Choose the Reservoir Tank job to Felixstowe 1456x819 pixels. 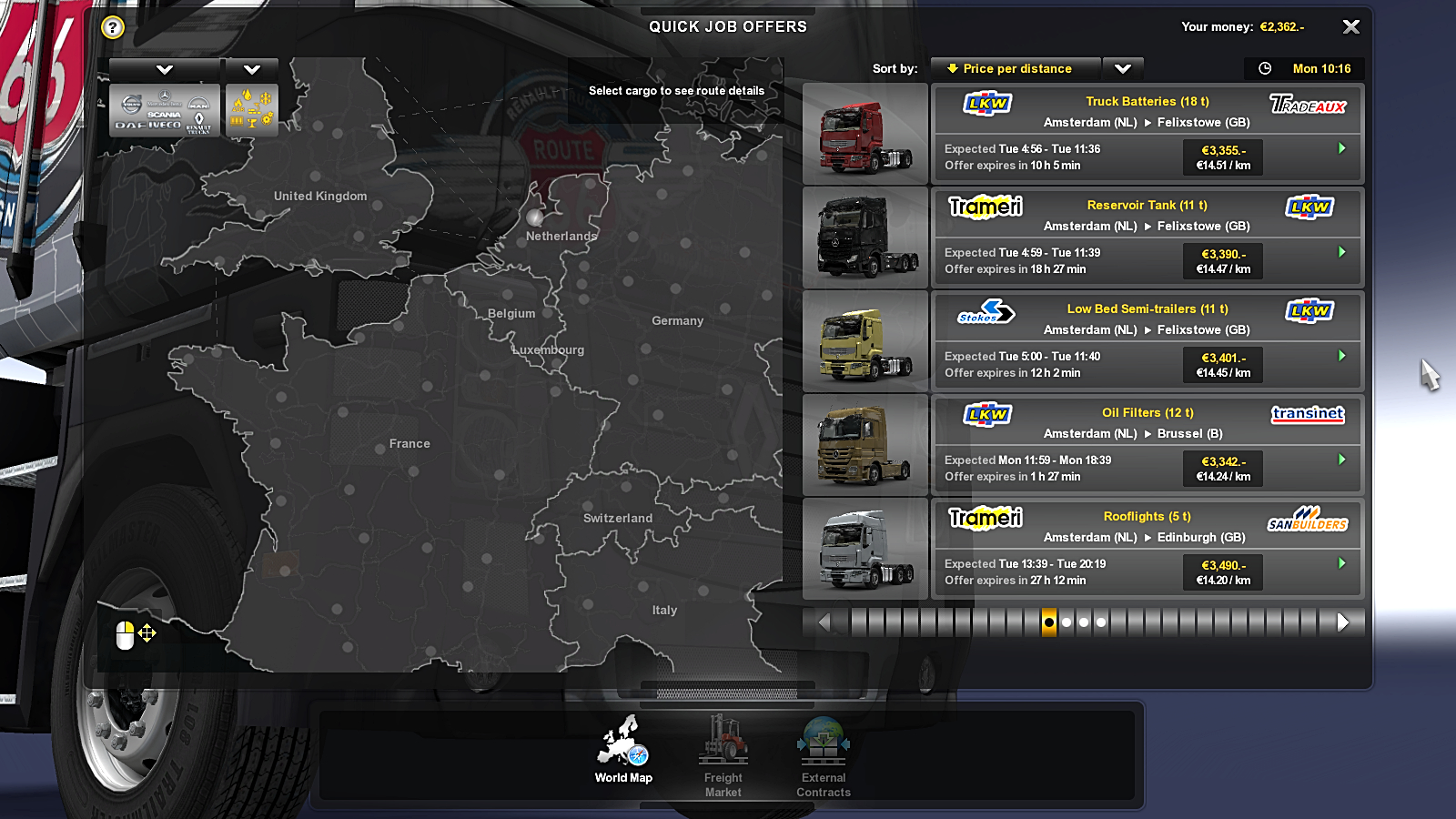point(1147,238)
